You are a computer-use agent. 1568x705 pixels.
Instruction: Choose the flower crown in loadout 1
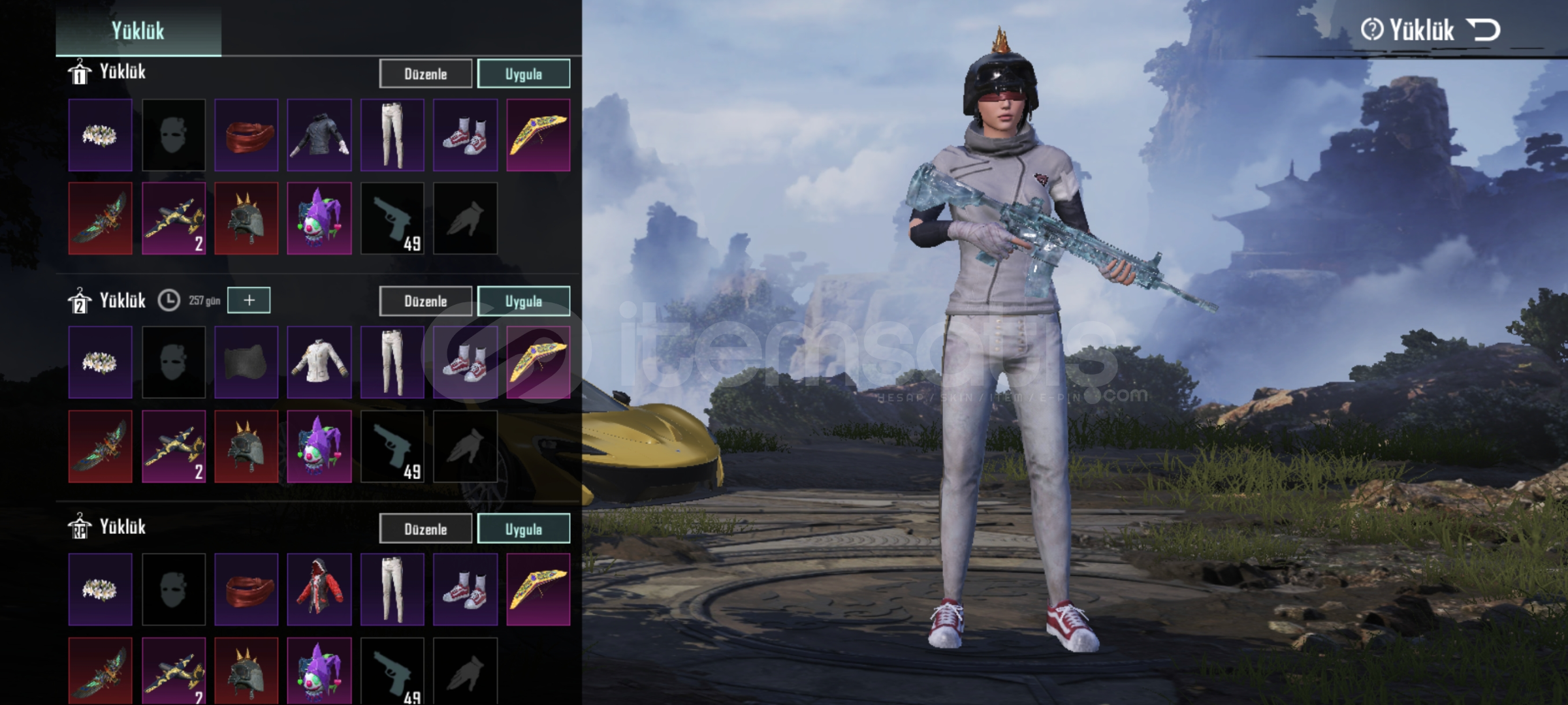coord(100,135)
